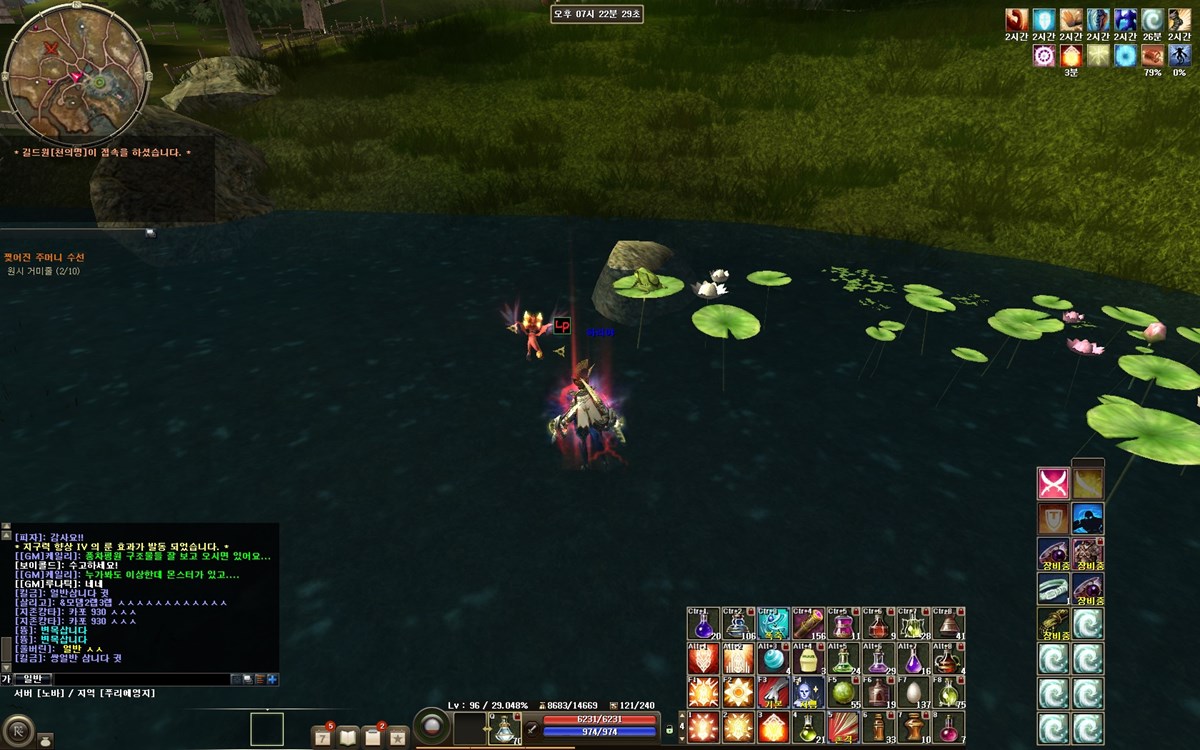The width and height of the screenshot is (1200, 750).
Task: Activate the slot 5 red burst skill
Action: click(843, 727)
